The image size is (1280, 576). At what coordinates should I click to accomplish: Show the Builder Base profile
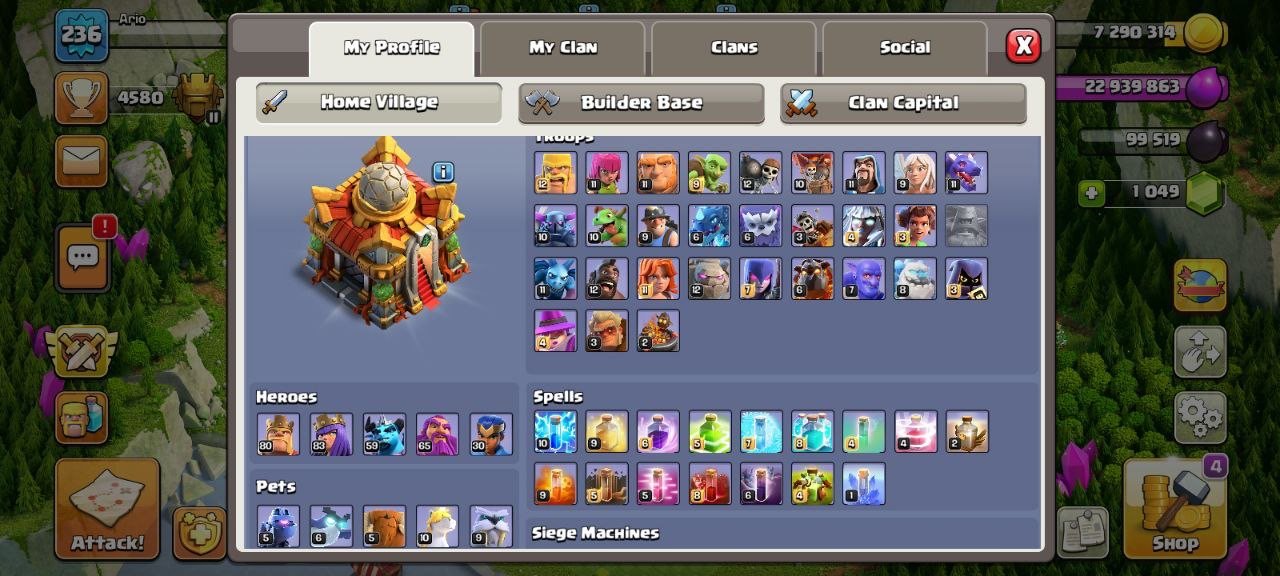pyautogui.click(x=641, y=102)
